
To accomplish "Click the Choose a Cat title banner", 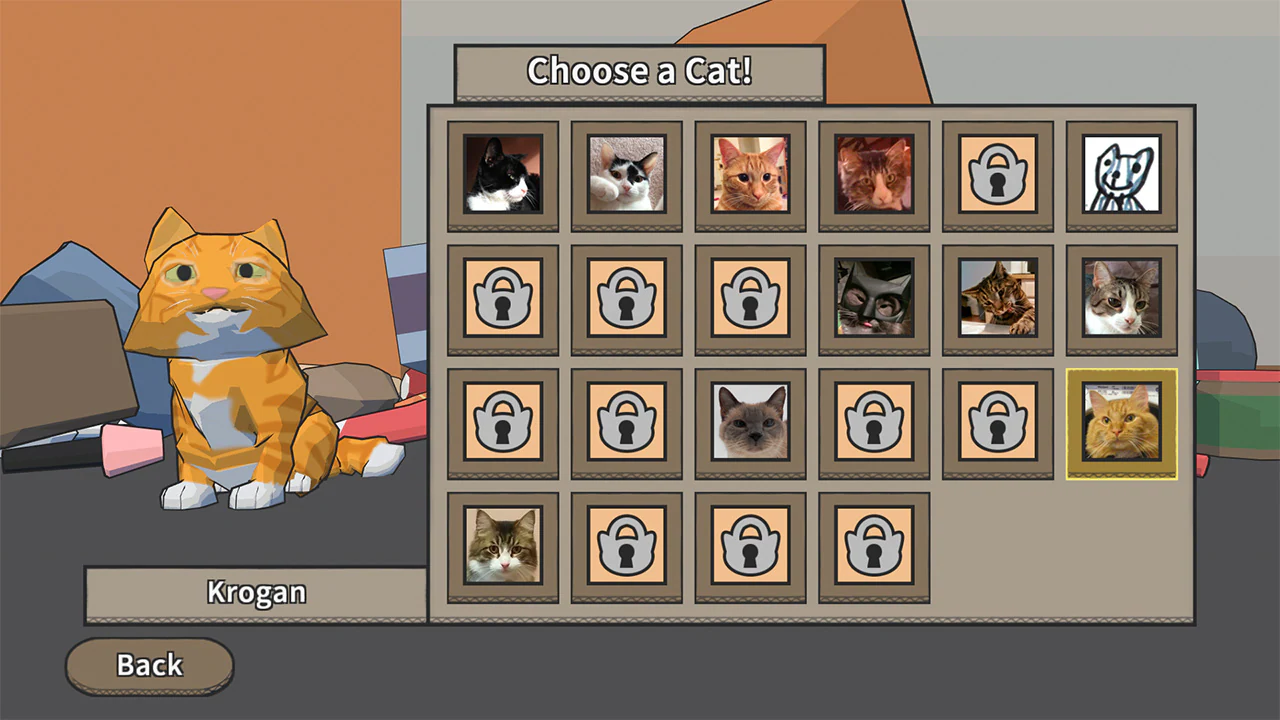I will coord(640,71).
